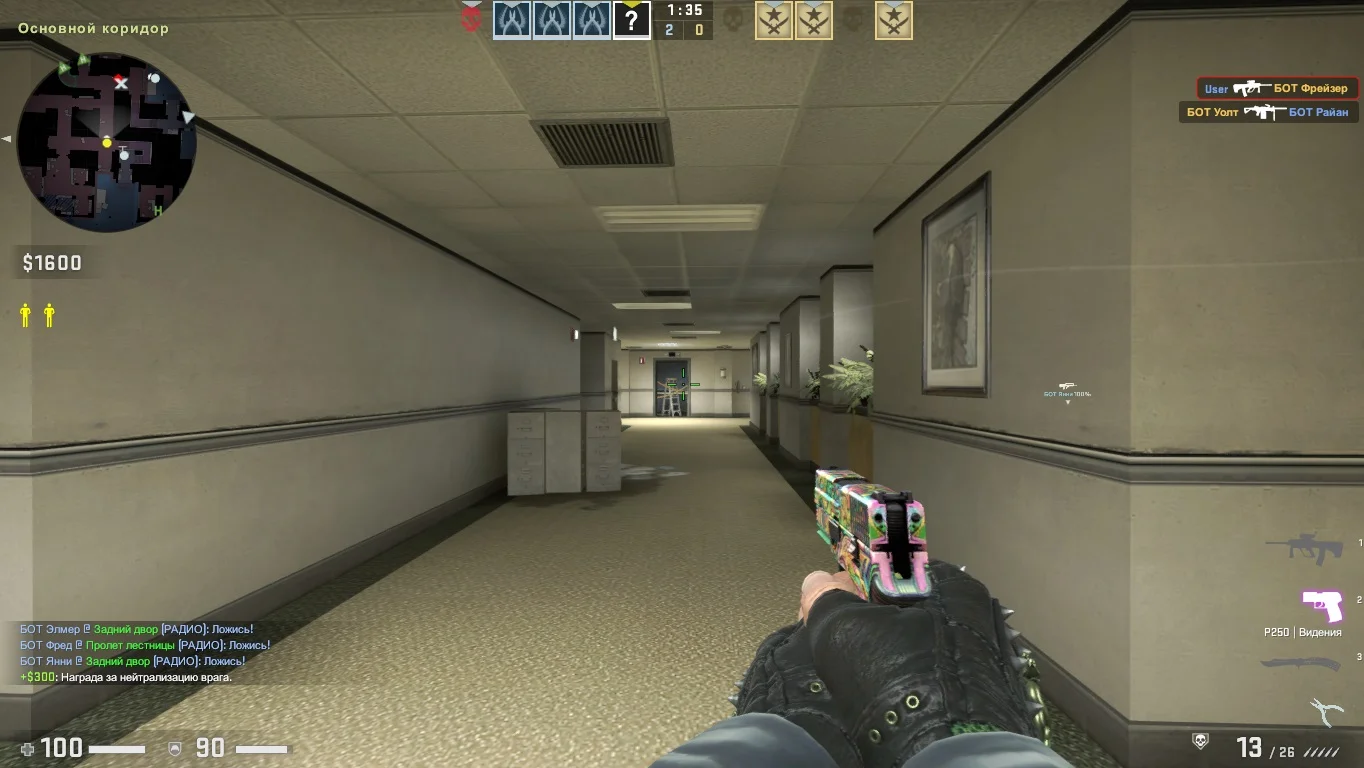Screen dimensions: 1364x768
Task: Click БОТ Элмер's radio chat message
Action: [137, 629]
